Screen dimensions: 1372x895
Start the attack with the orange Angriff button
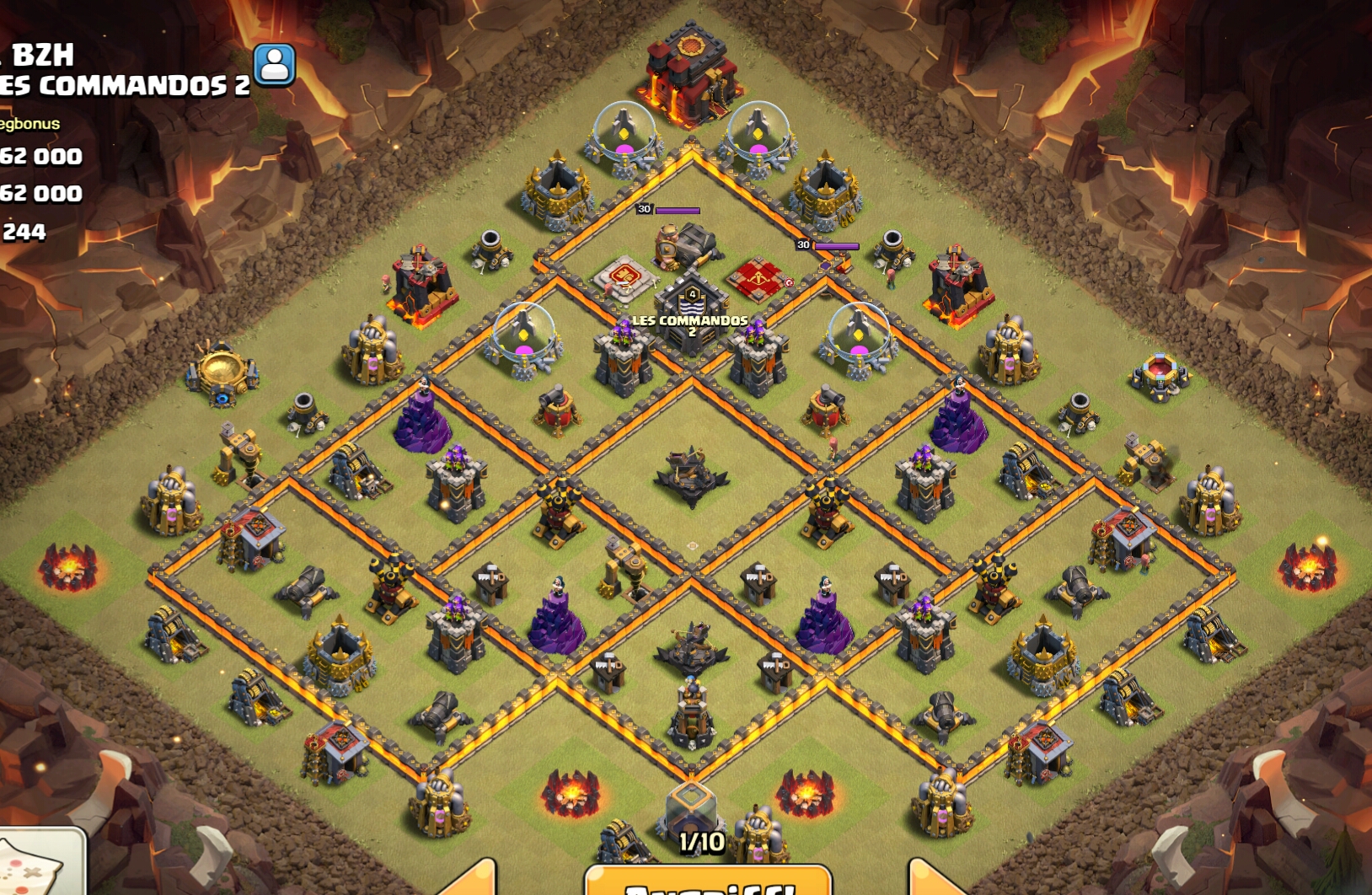(x=708, y=882)
